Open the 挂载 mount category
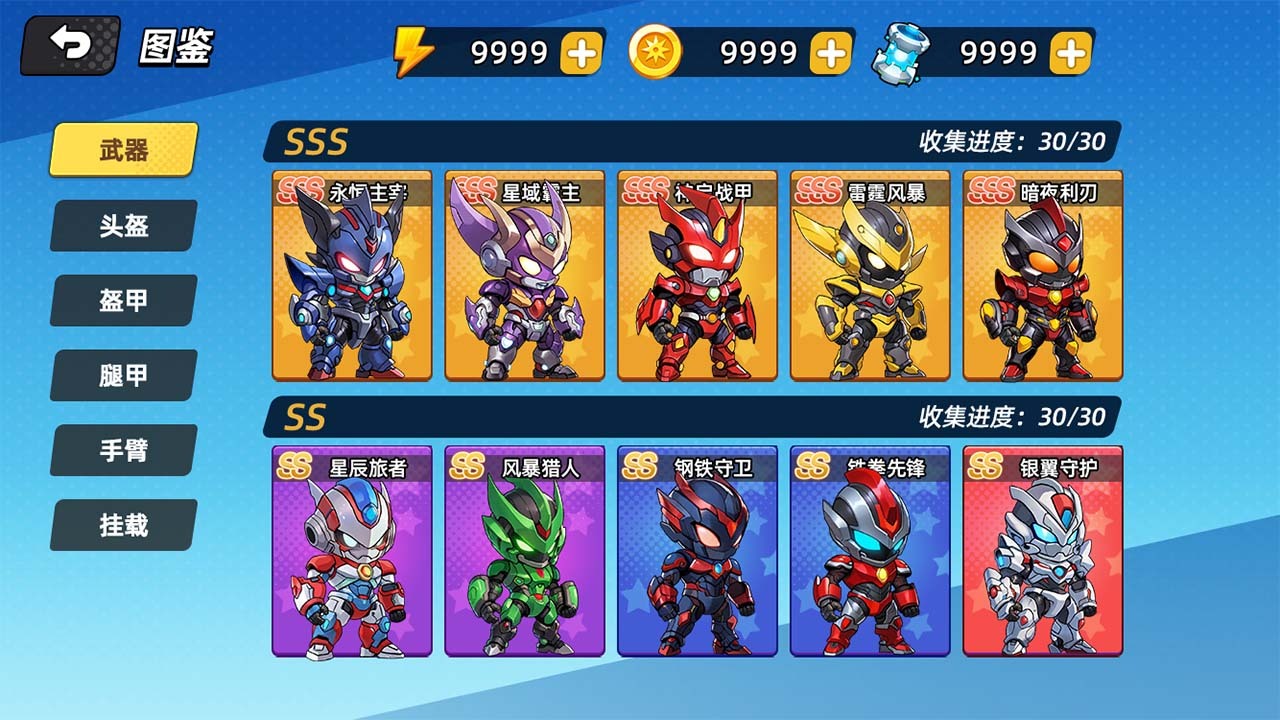Screen dimensions: 1280x720 [x=121, y=526]
